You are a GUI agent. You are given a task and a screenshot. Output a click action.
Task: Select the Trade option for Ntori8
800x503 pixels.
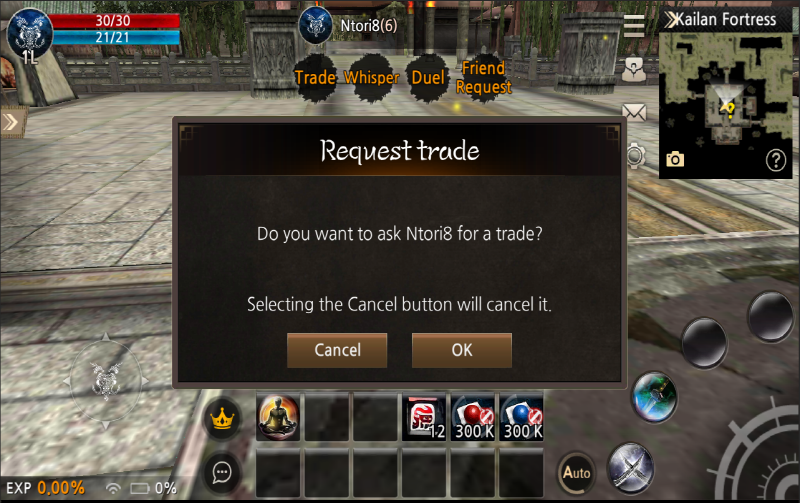tap(315, 78)
